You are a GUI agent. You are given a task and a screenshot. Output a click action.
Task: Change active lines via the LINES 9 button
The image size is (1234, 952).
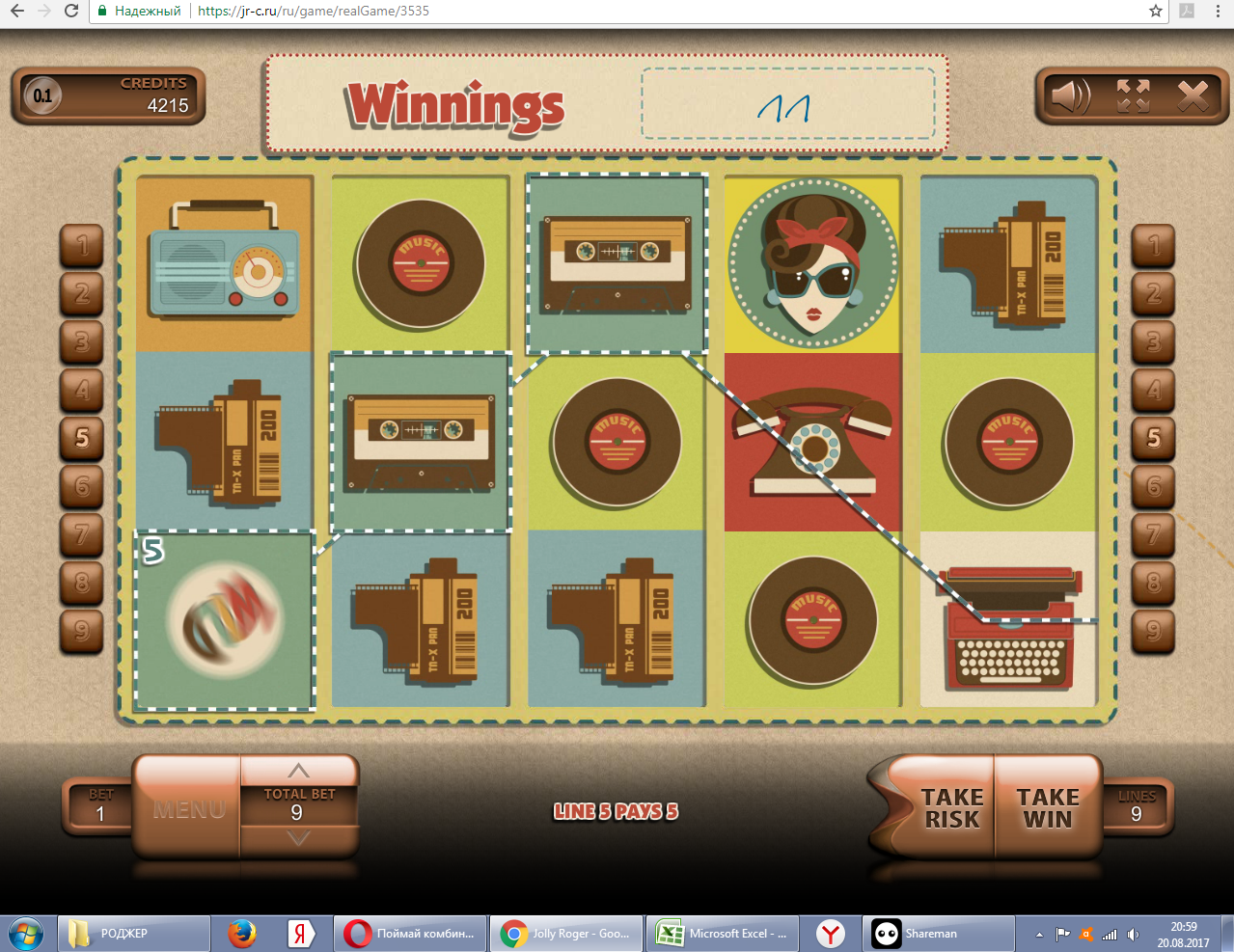pyautogui.click(x=1137, y=806)
